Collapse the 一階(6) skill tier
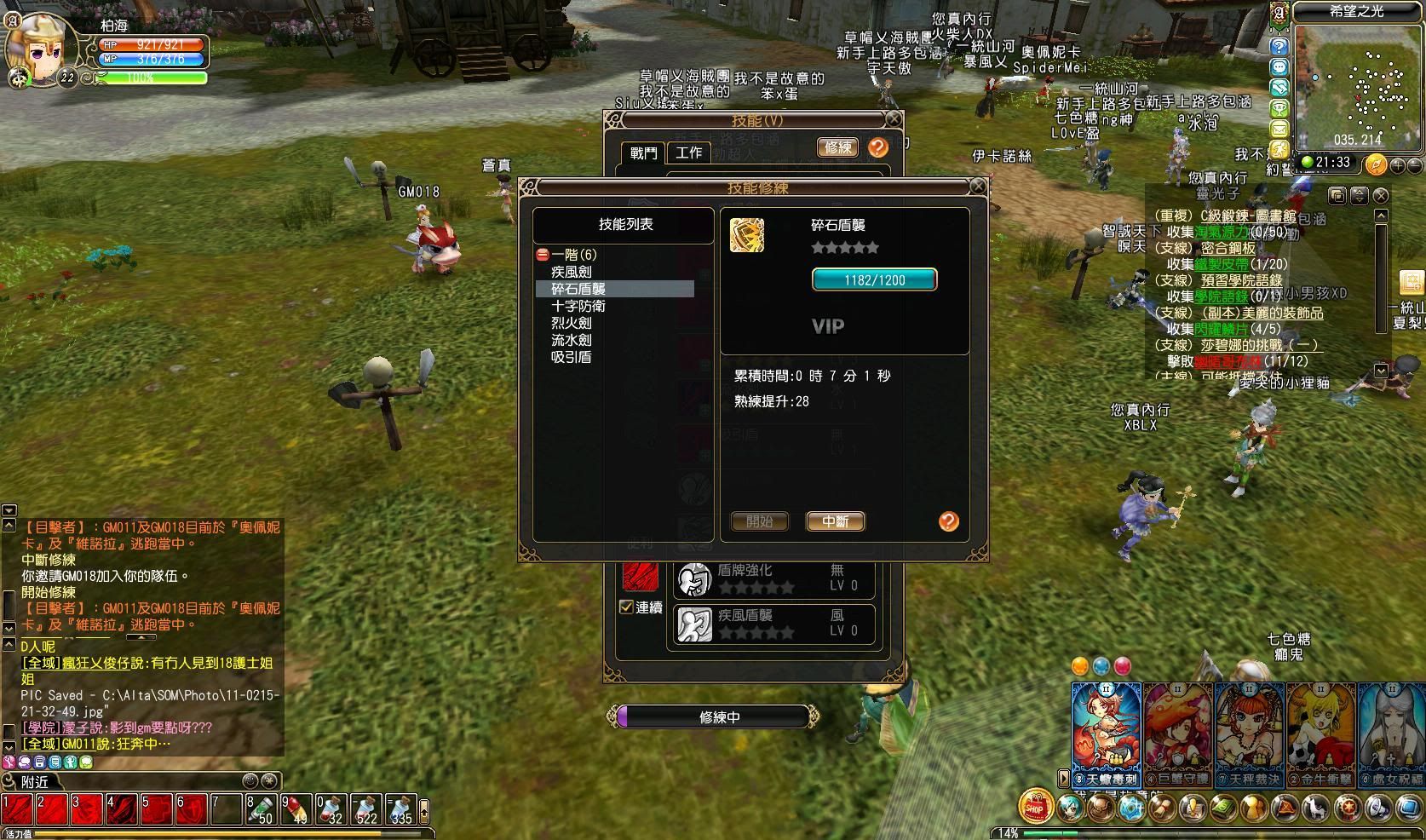1426x840 pixels. click(x=543, y=255)
